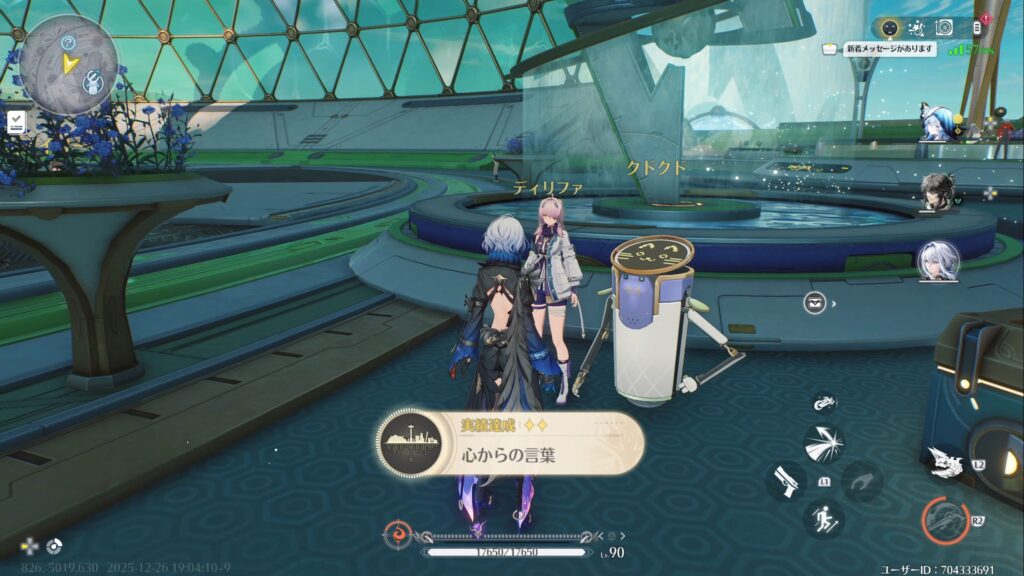Viewport: 1024px width, 576px height.
Task: Tap the small round chat icon by fountain
Action: point(815,302)
